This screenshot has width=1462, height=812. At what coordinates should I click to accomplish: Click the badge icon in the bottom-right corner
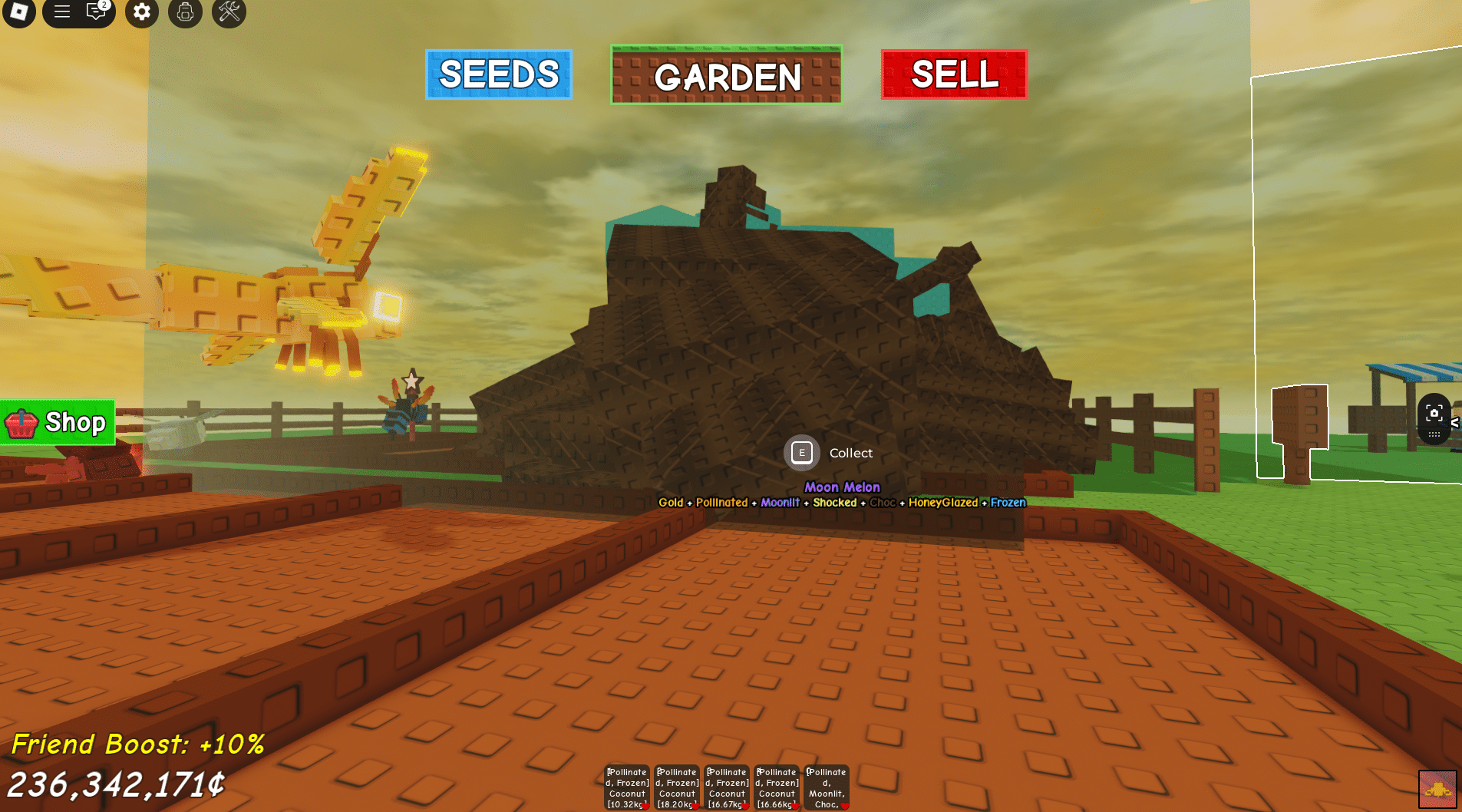click(1437, 787)
